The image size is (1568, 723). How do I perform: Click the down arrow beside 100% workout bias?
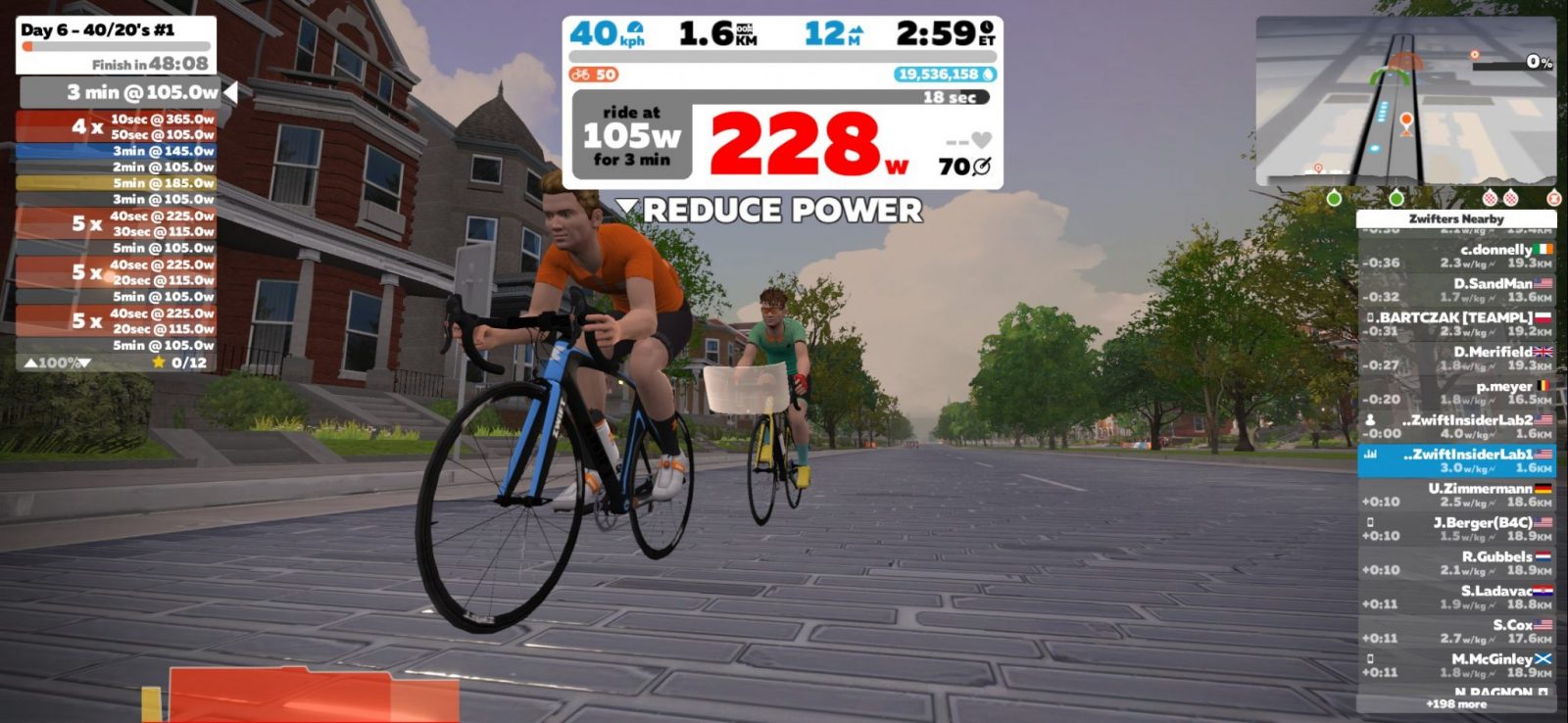pos(82,361)
